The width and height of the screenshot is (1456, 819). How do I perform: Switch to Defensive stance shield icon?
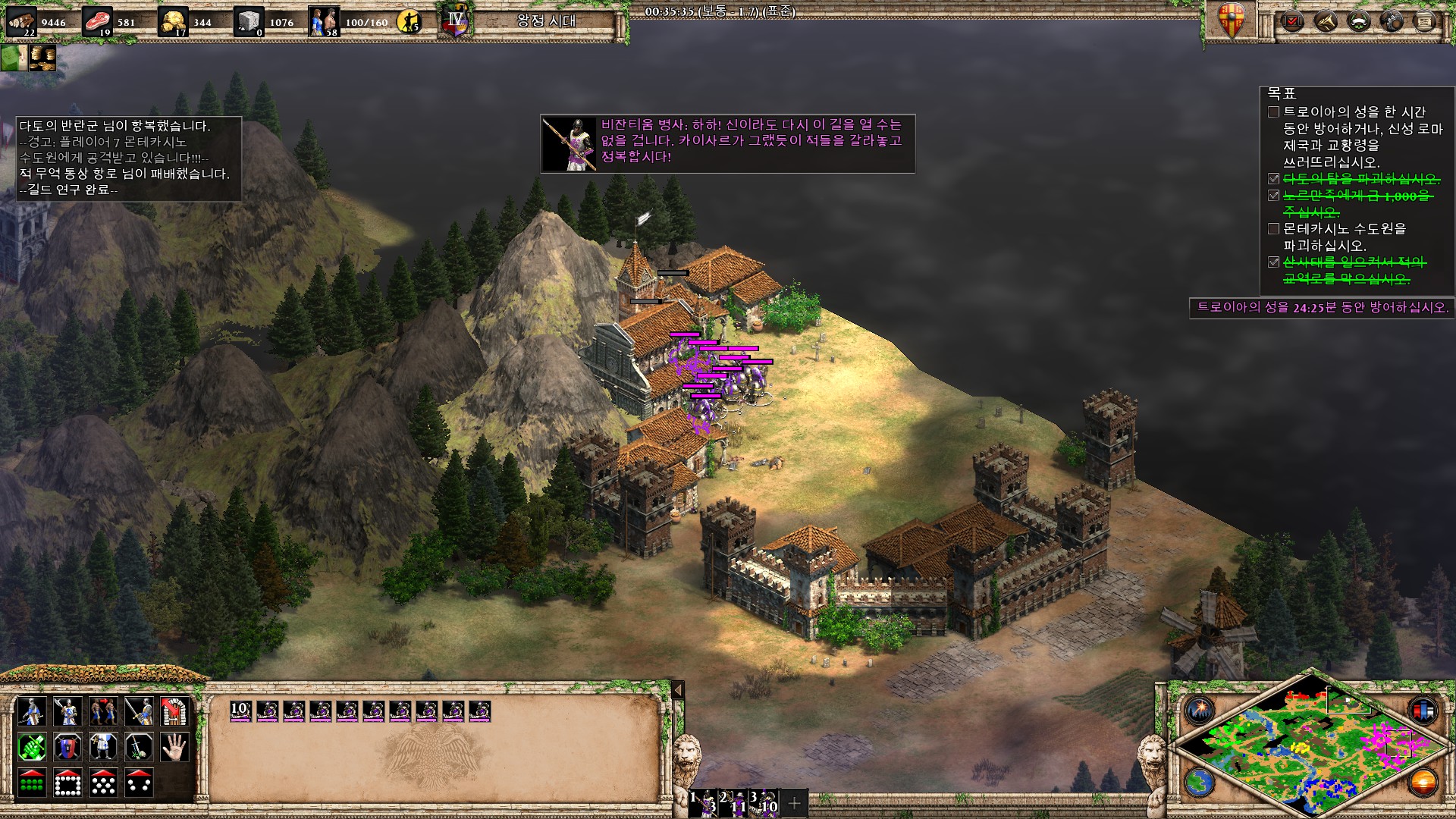coord(67,748)
